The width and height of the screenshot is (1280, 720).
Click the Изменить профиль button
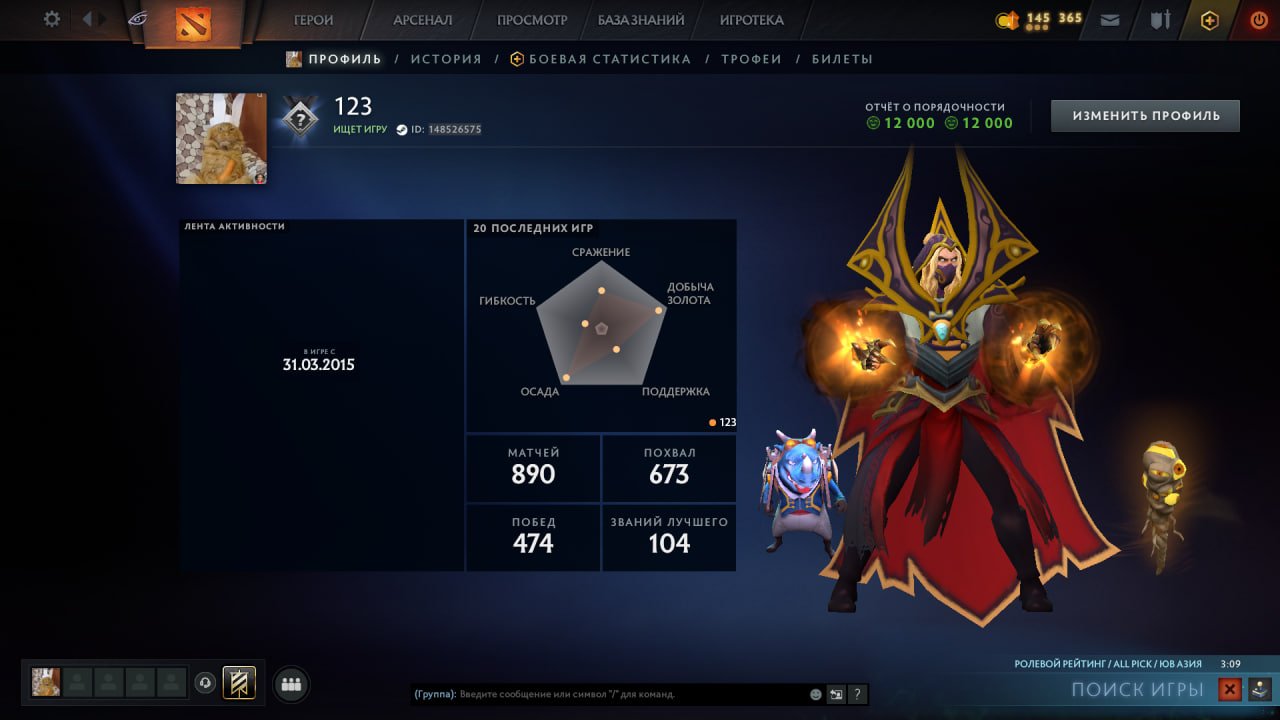tap(1145, 116)
